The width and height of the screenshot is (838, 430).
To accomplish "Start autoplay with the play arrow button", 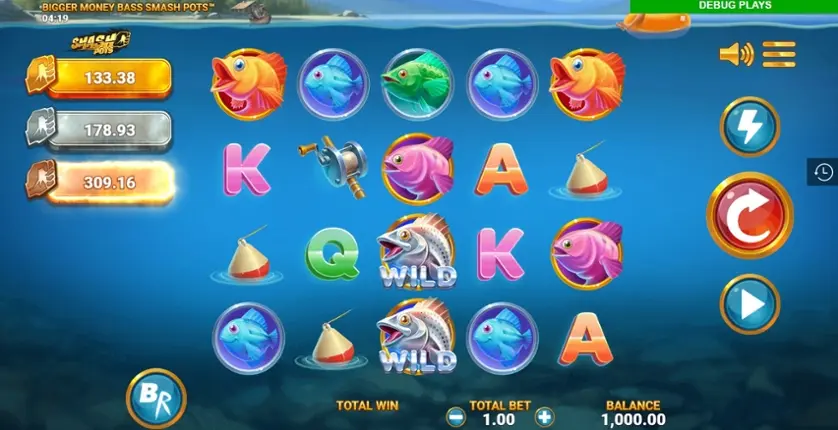I will pyautogui.click(x=749, y=303).
